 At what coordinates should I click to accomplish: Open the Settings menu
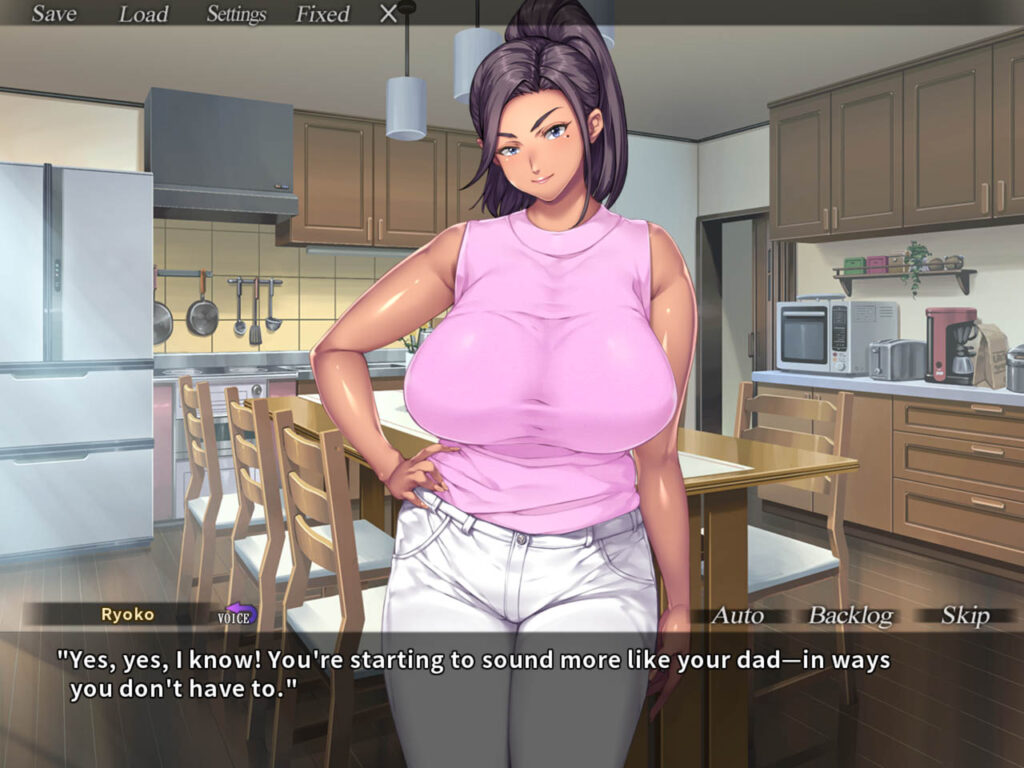pyautogui.click(x=236, y=14)
